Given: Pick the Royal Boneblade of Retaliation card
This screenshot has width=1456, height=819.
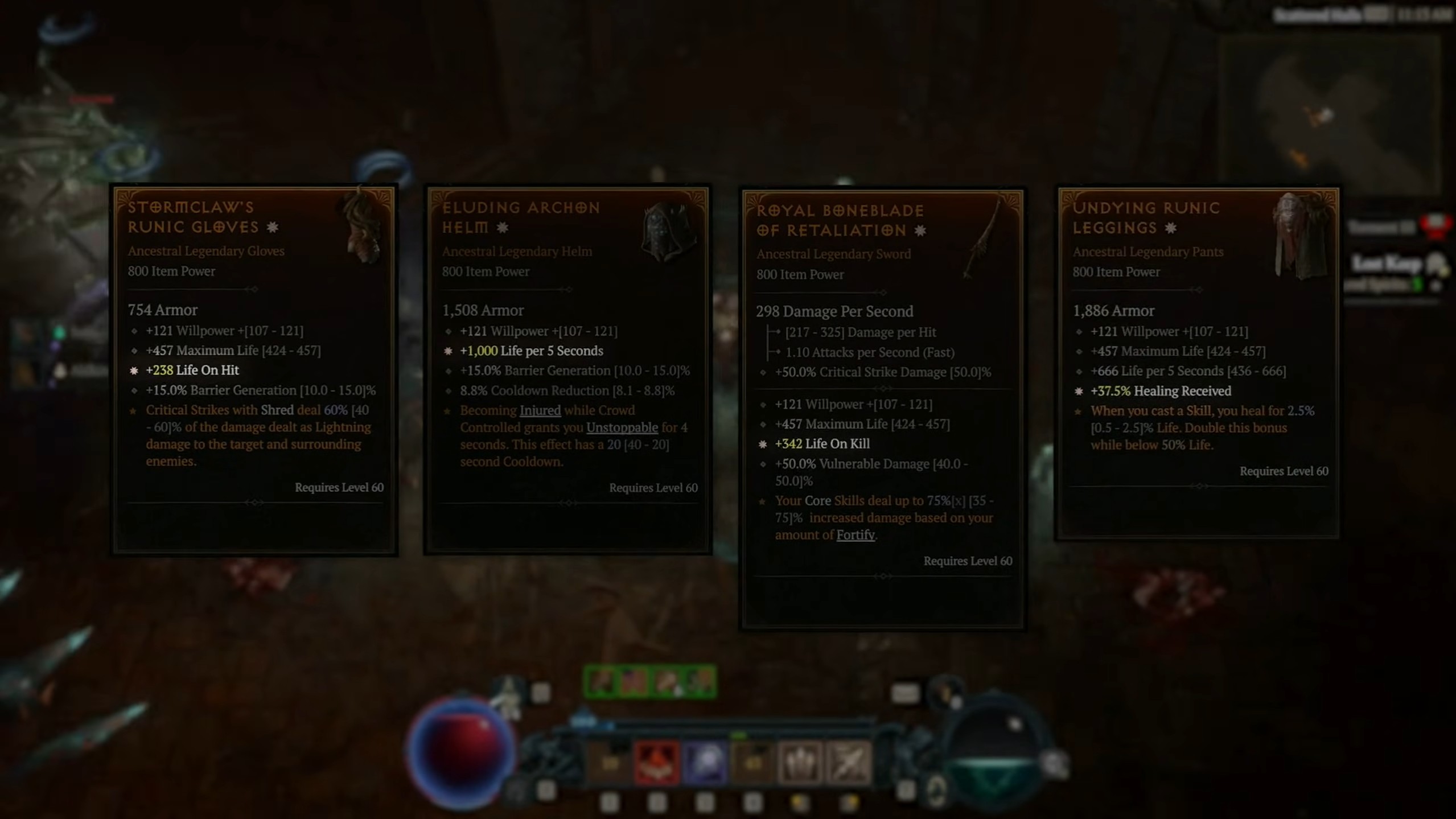Looking at the screenshot, I should click(882, 409).
